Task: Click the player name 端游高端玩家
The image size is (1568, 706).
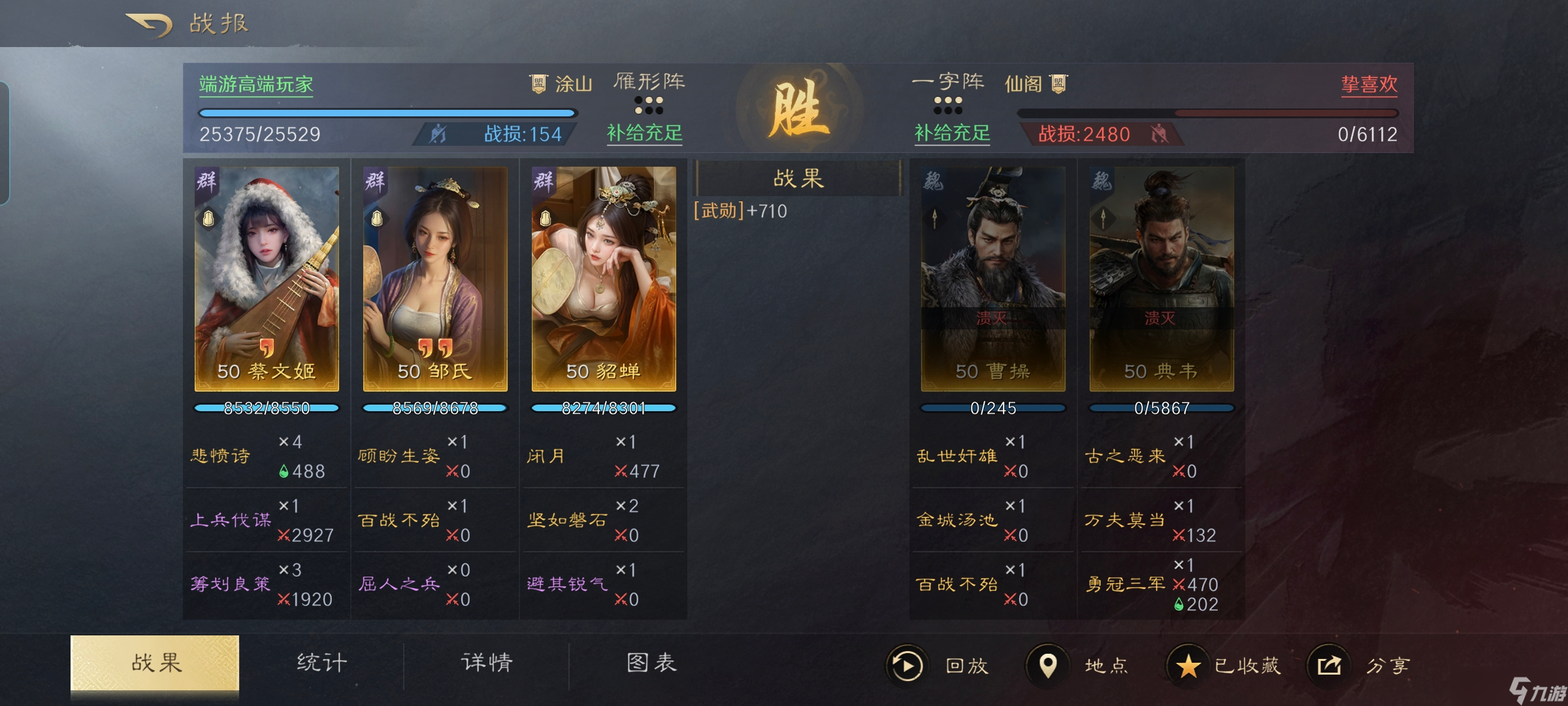Action: [x=256, y=84]
